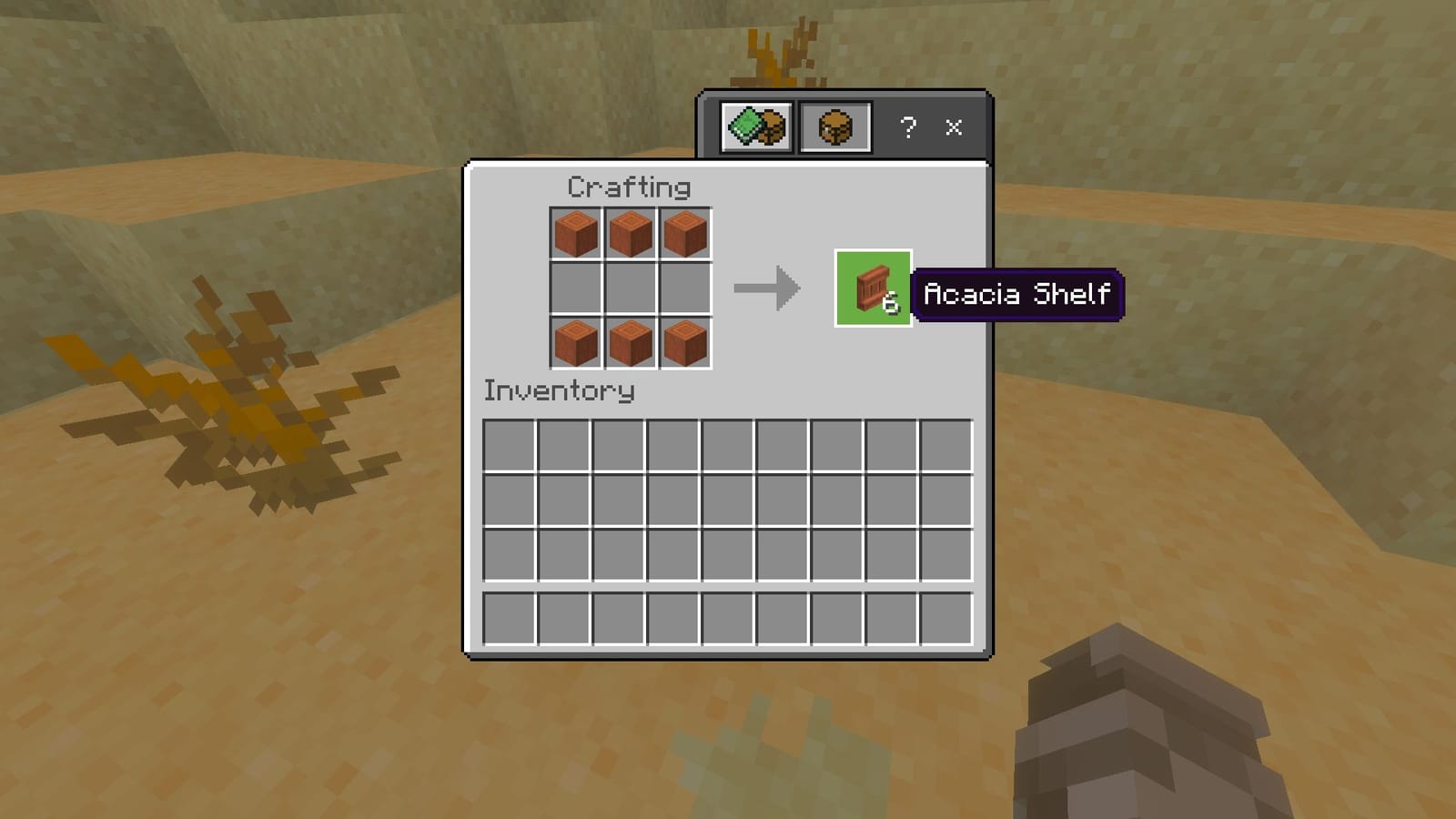Click the arrow between grid and output

[767, 288]
